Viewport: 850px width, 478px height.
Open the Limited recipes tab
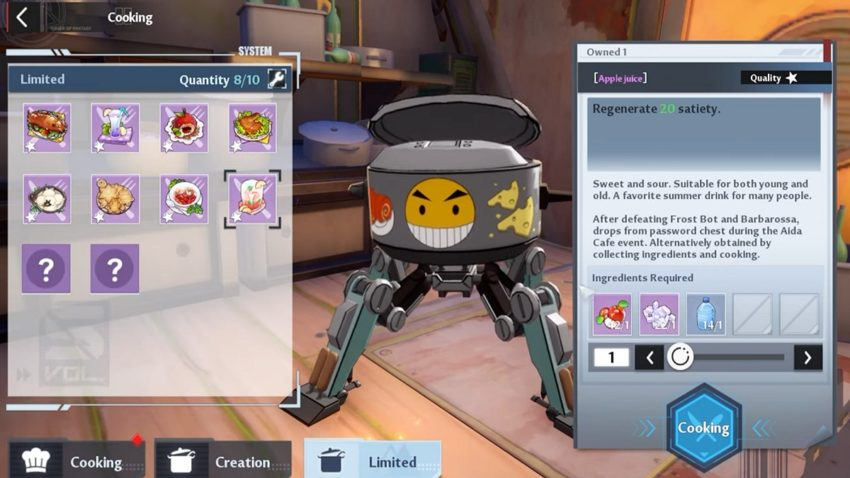373,461
